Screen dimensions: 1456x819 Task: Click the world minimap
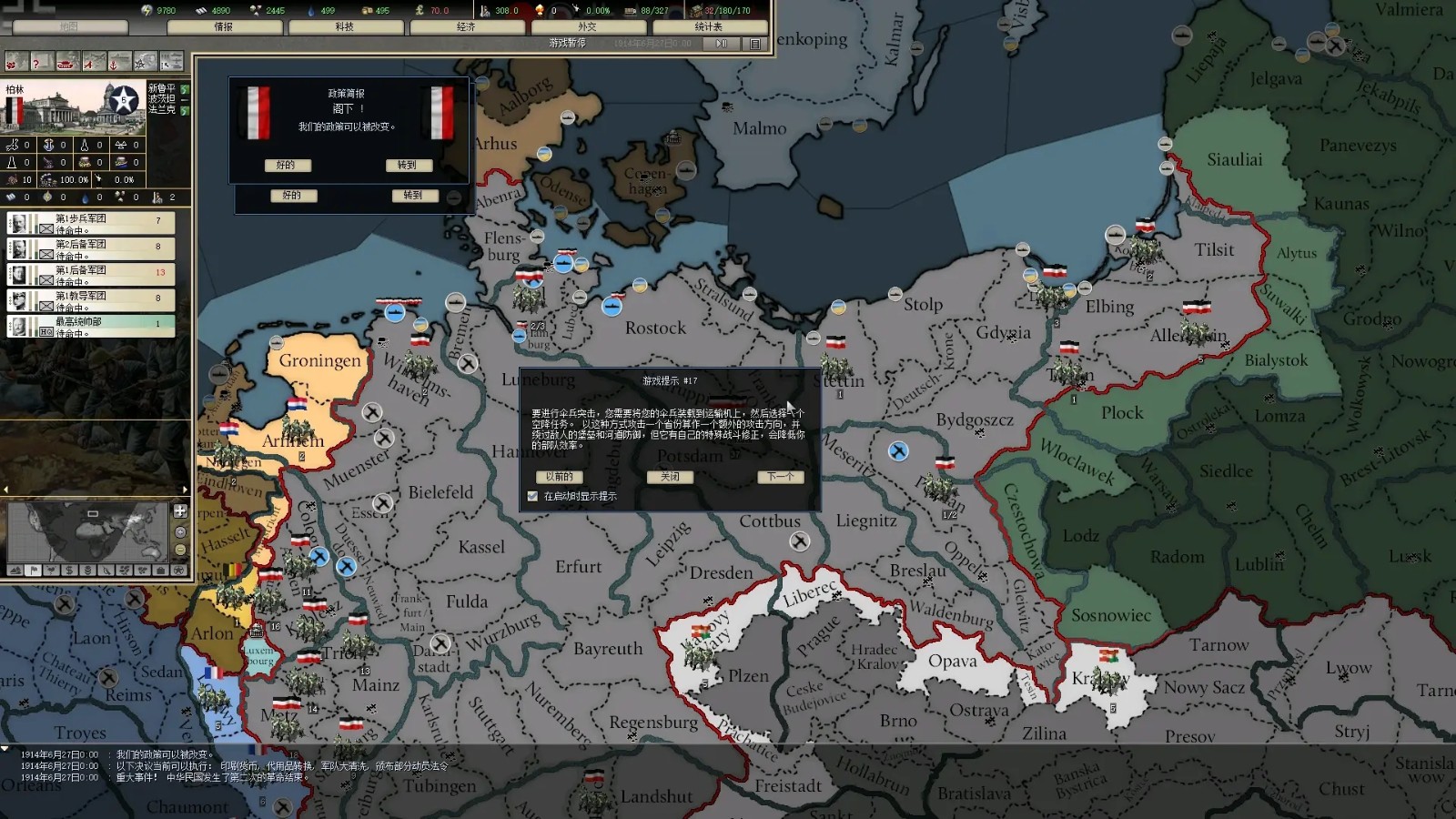pyautogui.click(x=87, y=532)
